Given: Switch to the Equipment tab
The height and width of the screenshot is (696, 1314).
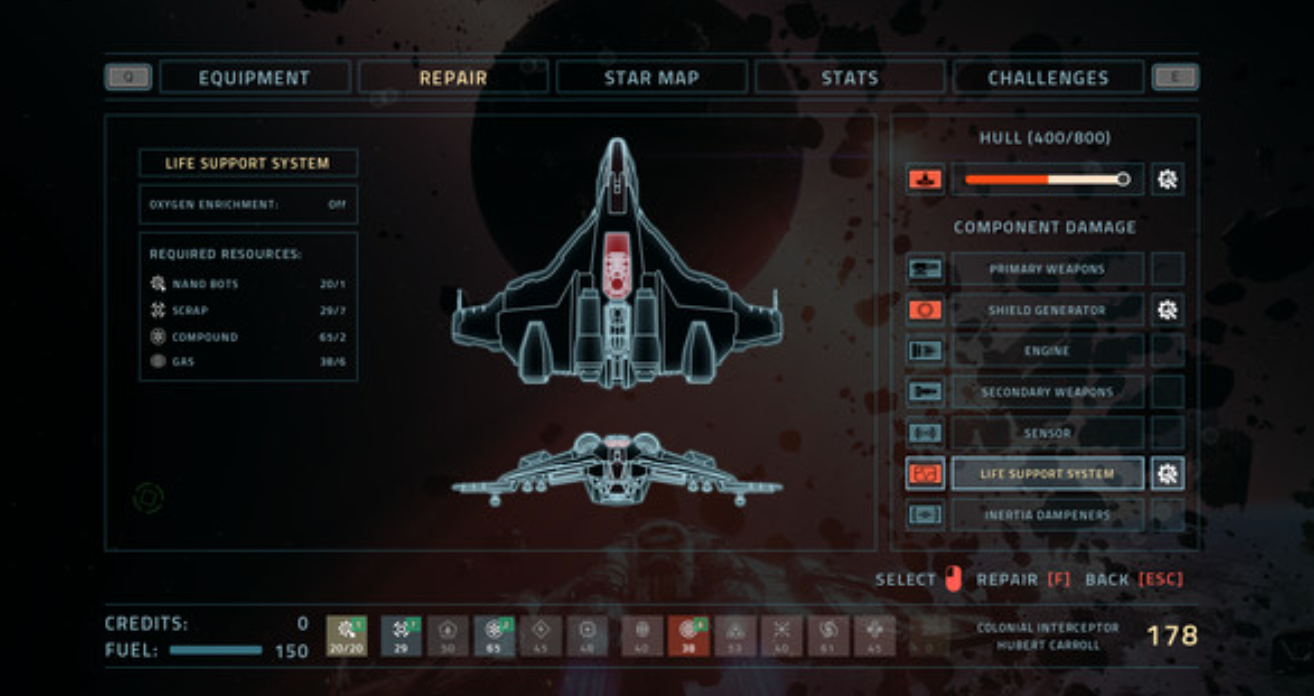Looking at the screenshot, I should [x=254, y=78].
